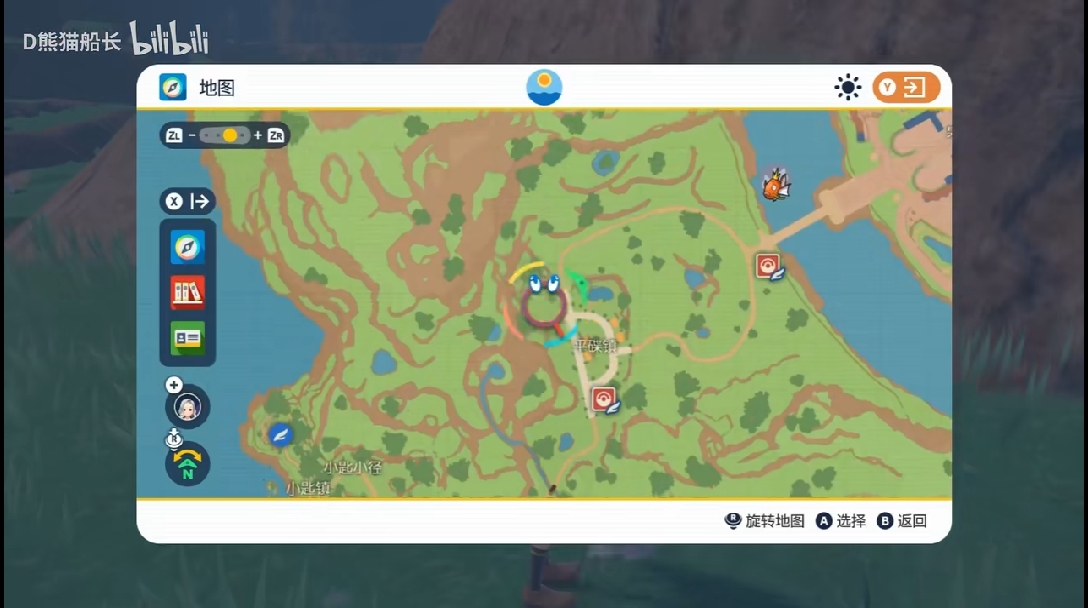The image size is (1088, 608).
Task: Click the sun weather icon
Action: (848, 88)
